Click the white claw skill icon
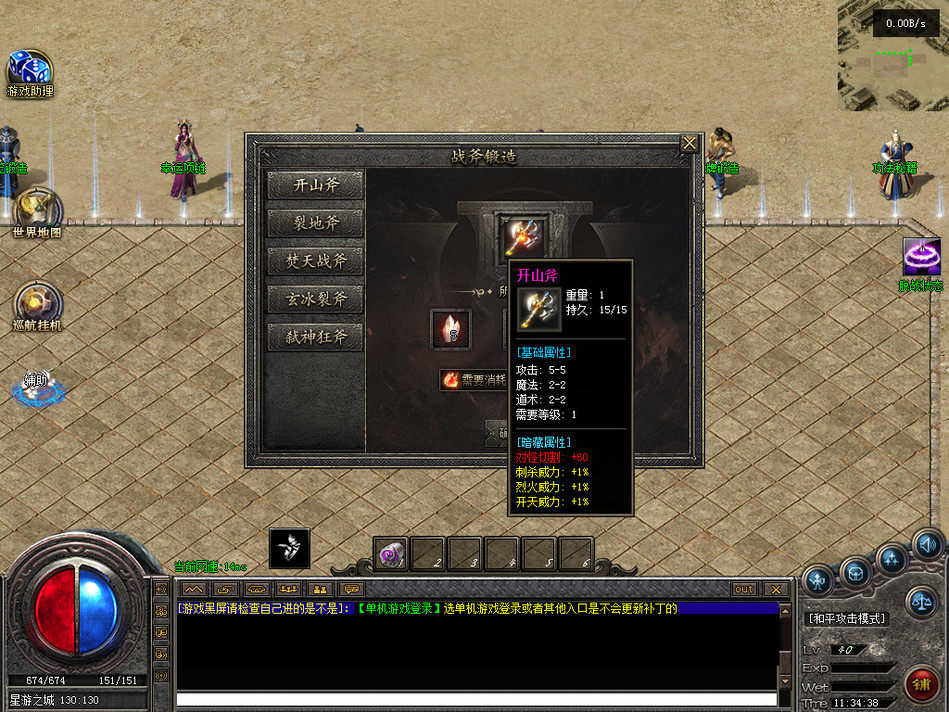The image size is (949, 712). pyautogui.click(x=290, y=549)
